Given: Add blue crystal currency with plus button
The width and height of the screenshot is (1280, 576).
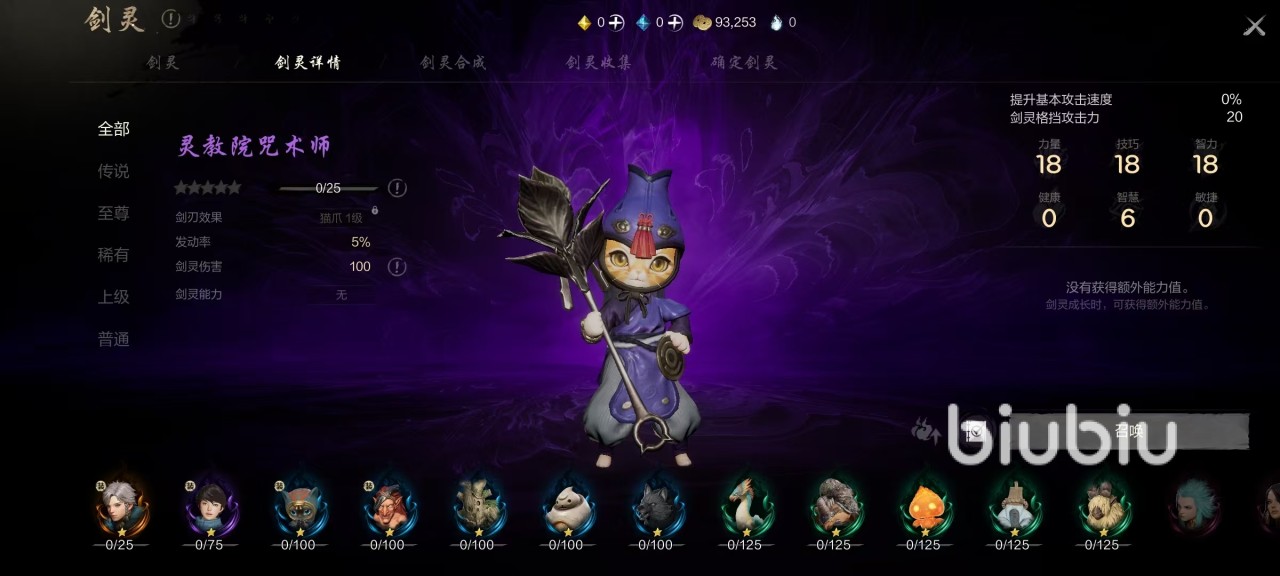Looking at the screenshot, I should [x=675, y=22].
